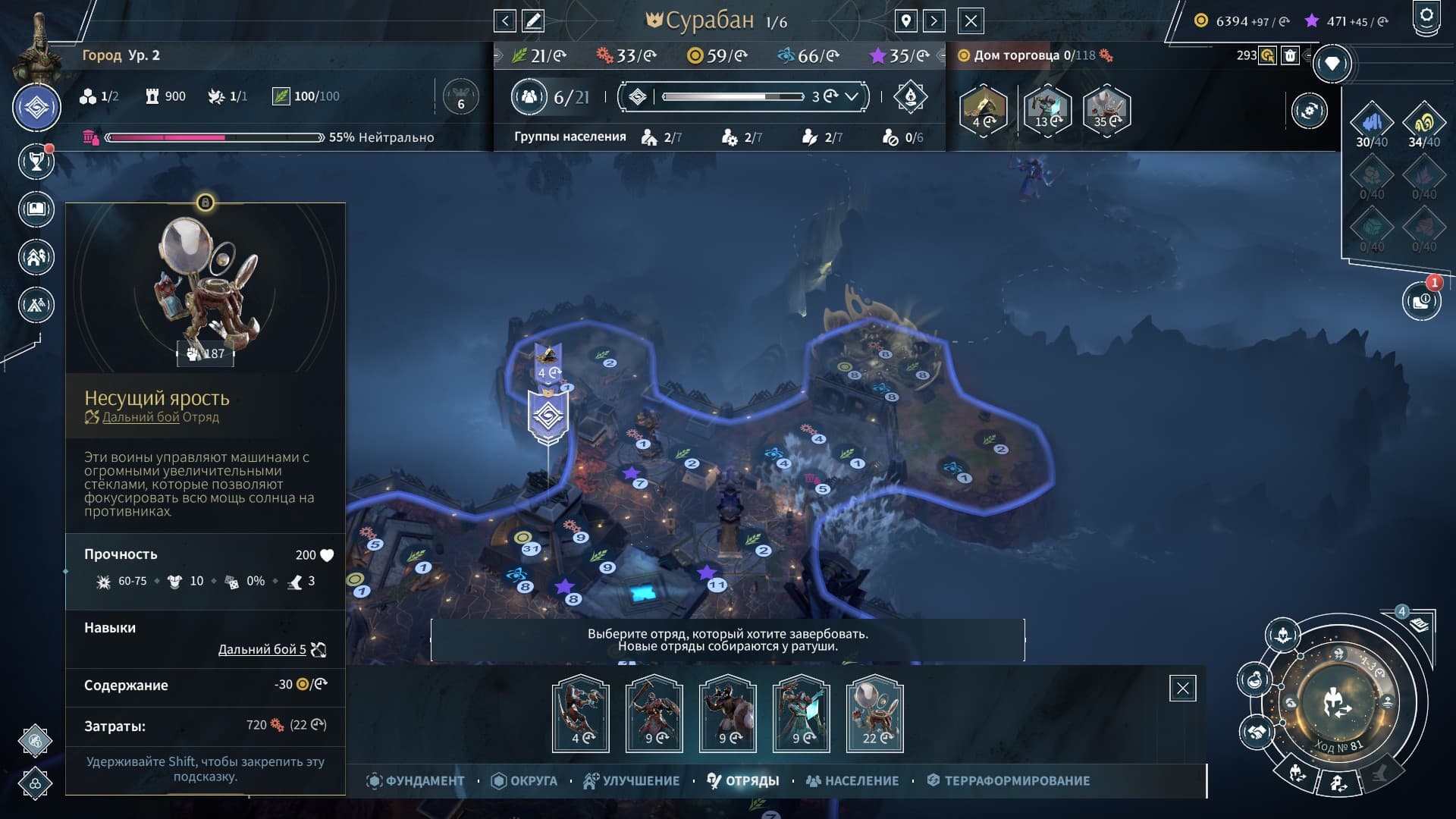Screen dimensions: 1456x819
Task: Select the first queued construction item
Action: (984, 111)
